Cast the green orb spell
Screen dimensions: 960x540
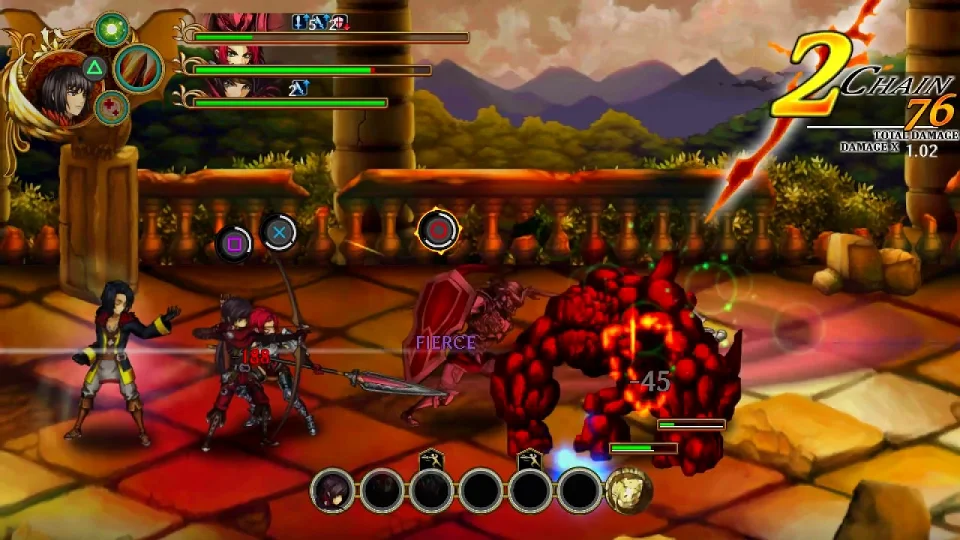(112, 28)
